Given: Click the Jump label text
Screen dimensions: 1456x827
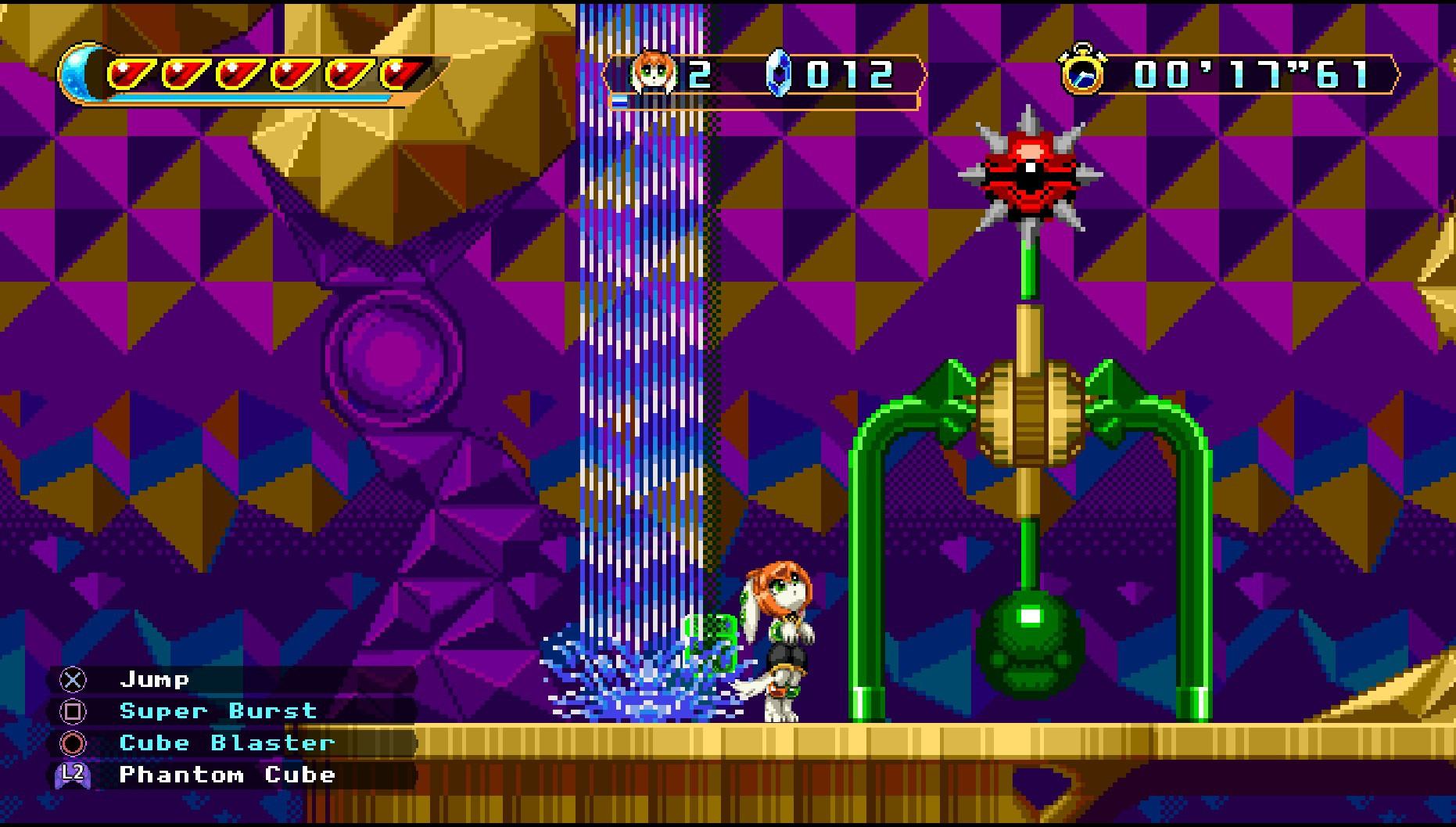Looking at the screenshot, I should point(155,679).
